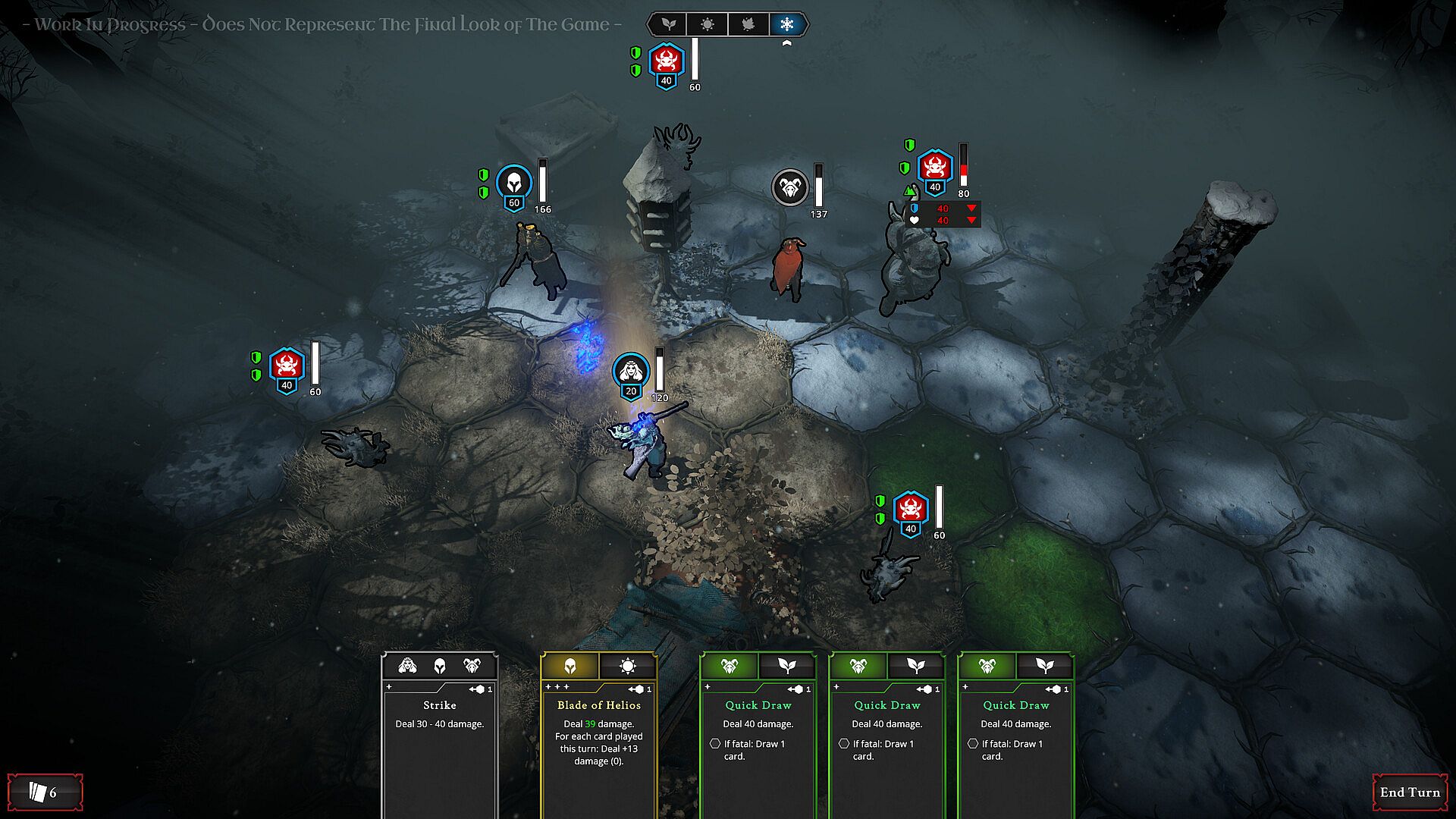Select the helmeted knight hero portrait
Viewport: 1456px width, 819px height.
click(x=513, y=183)
